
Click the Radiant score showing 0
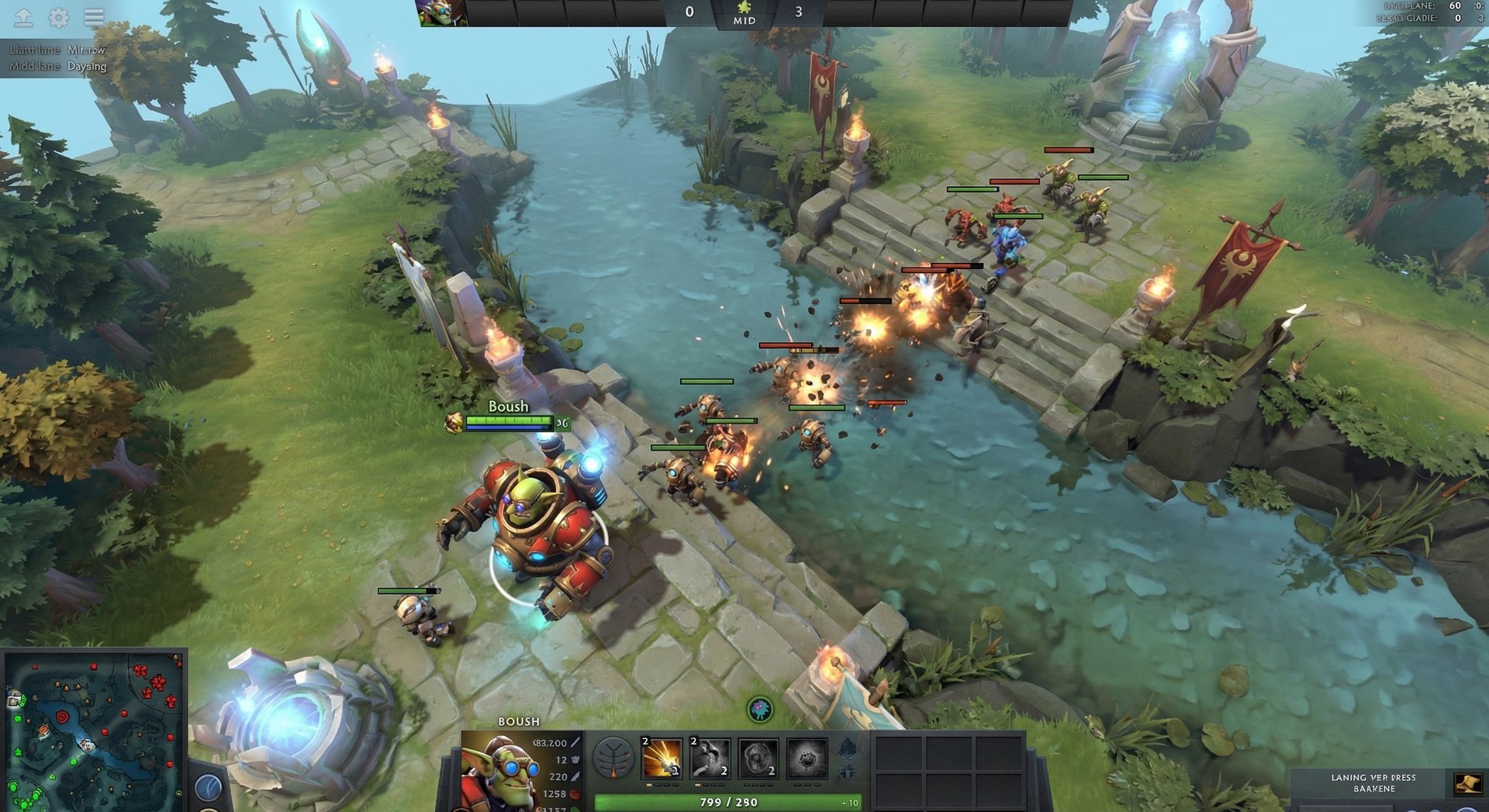coord(688,11)
